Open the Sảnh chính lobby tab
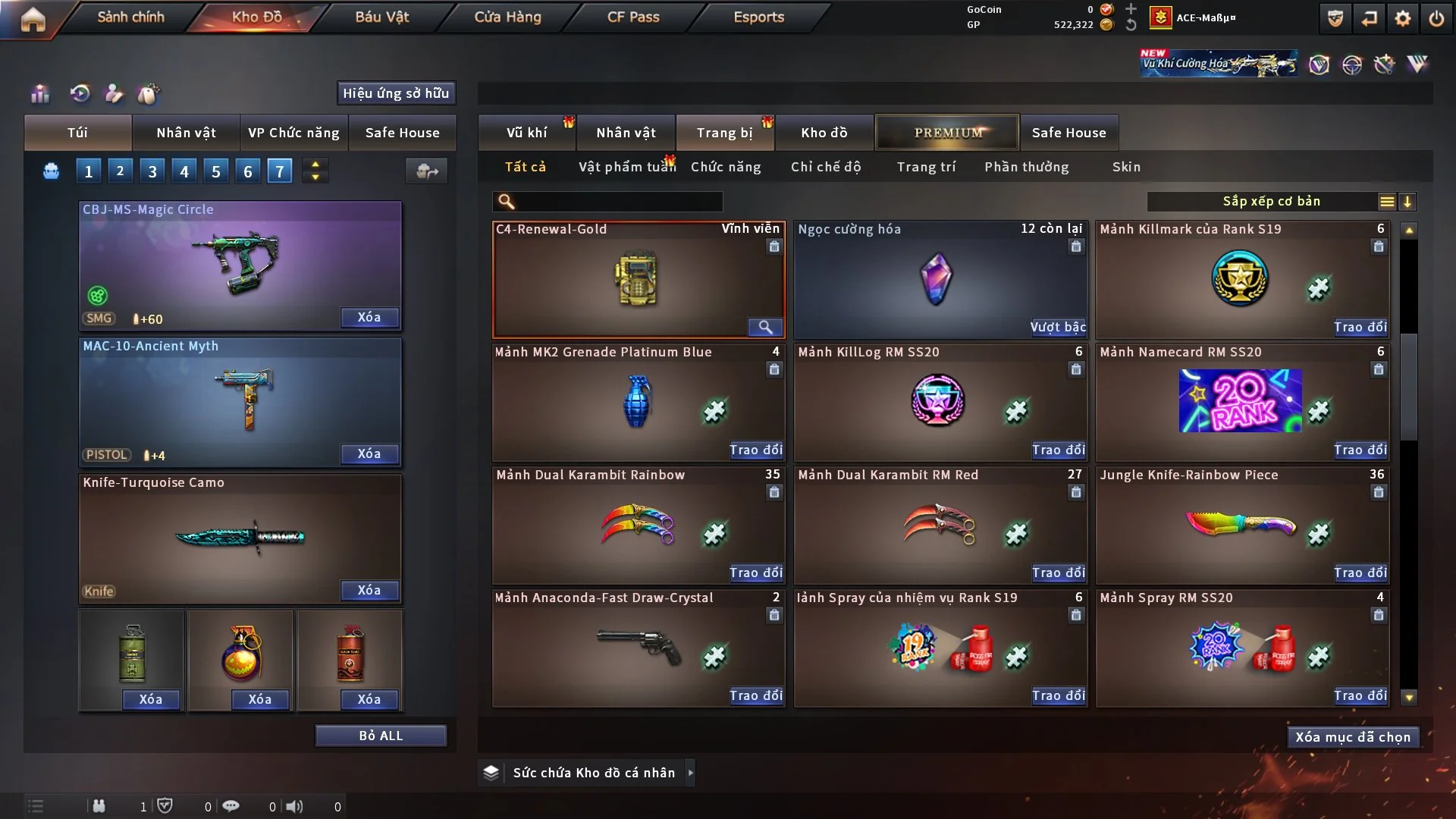The width and height of the screenshot is (1456, 819). pyautogui.click(x=130, y=17)
